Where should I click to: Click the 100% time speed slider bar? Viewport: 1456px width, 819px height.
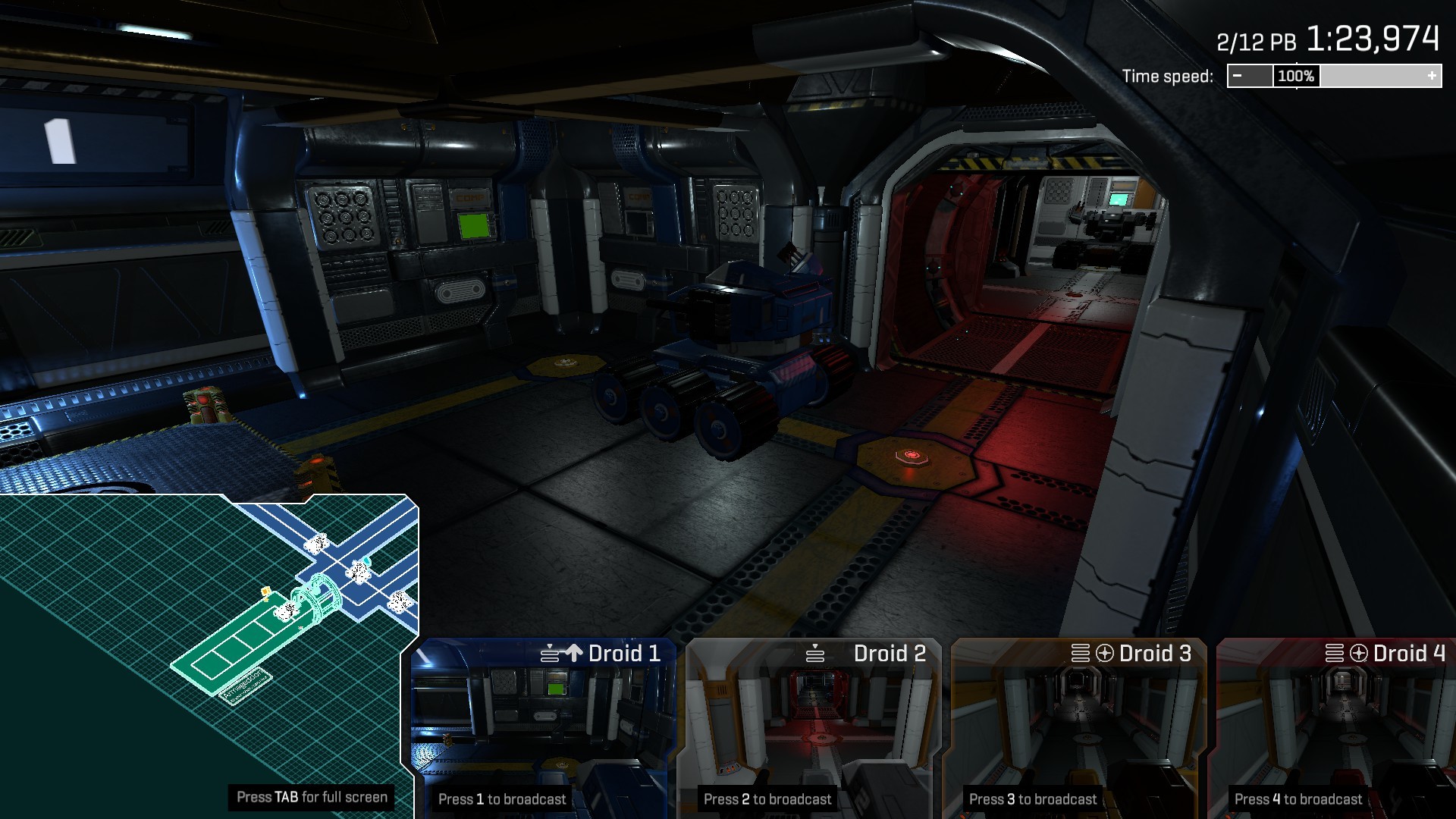[1295, 76]
